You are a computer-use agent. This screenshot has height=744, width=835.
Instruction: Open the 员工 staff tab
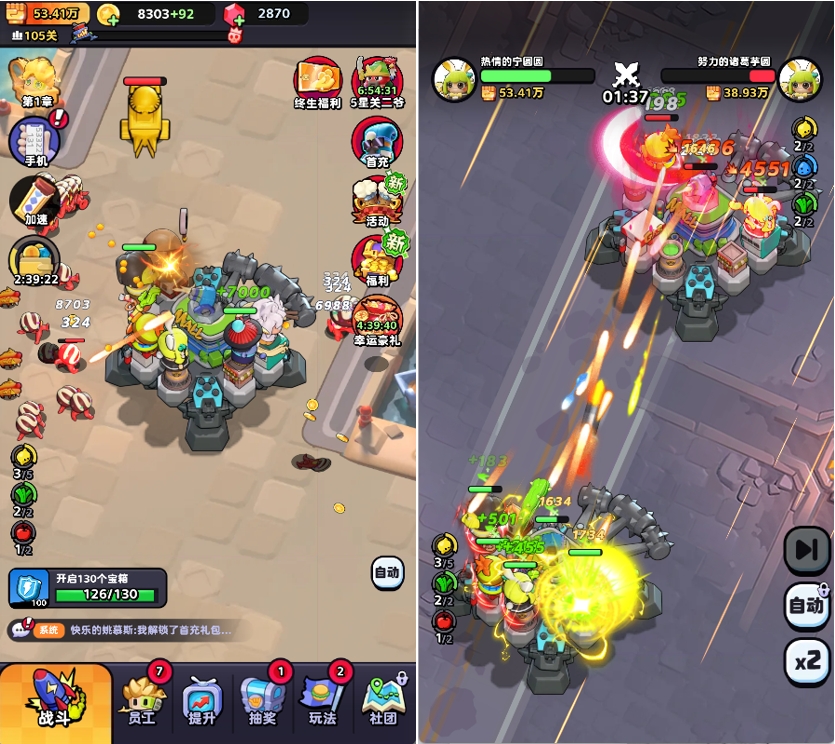click(x=142, y=699)
